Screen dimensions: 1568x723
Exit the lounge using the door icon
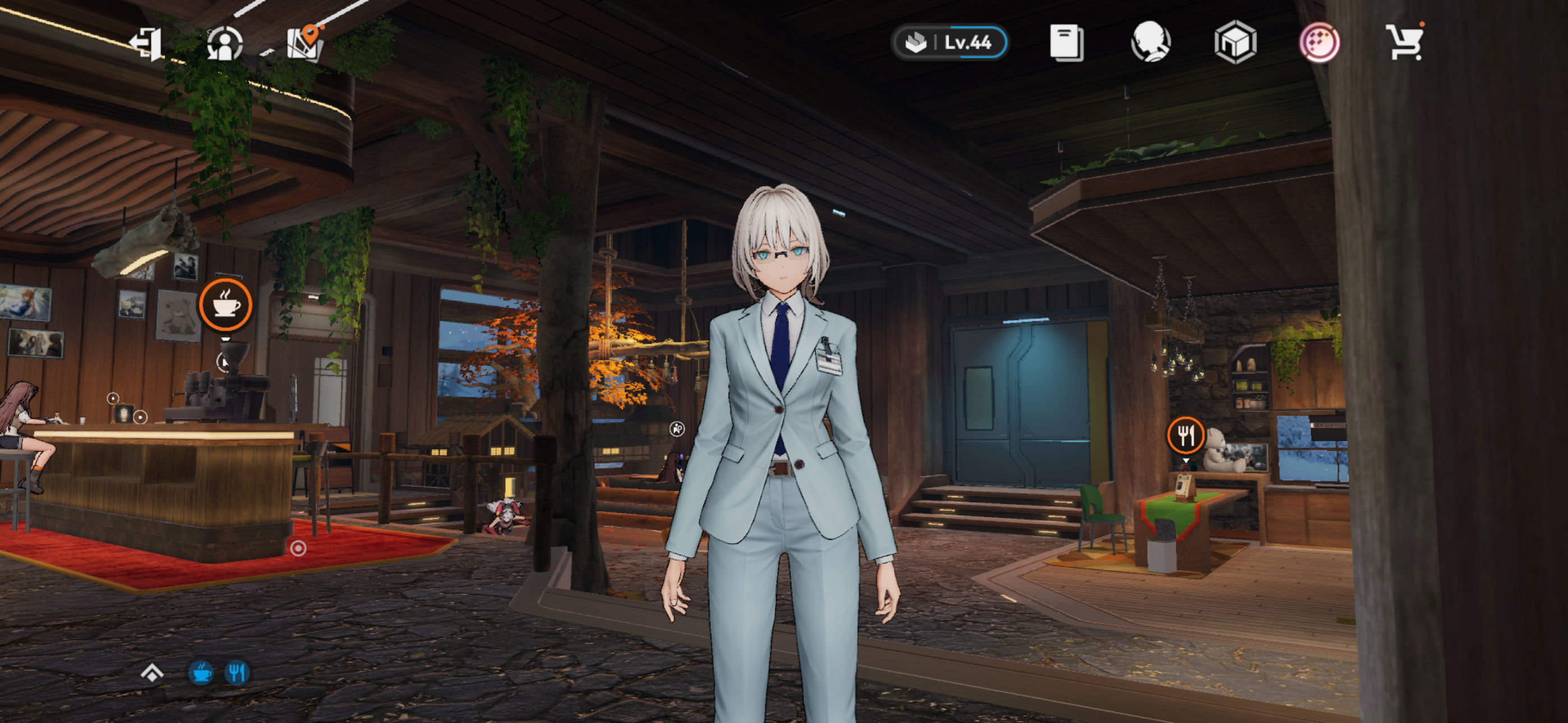pos(146,44)
